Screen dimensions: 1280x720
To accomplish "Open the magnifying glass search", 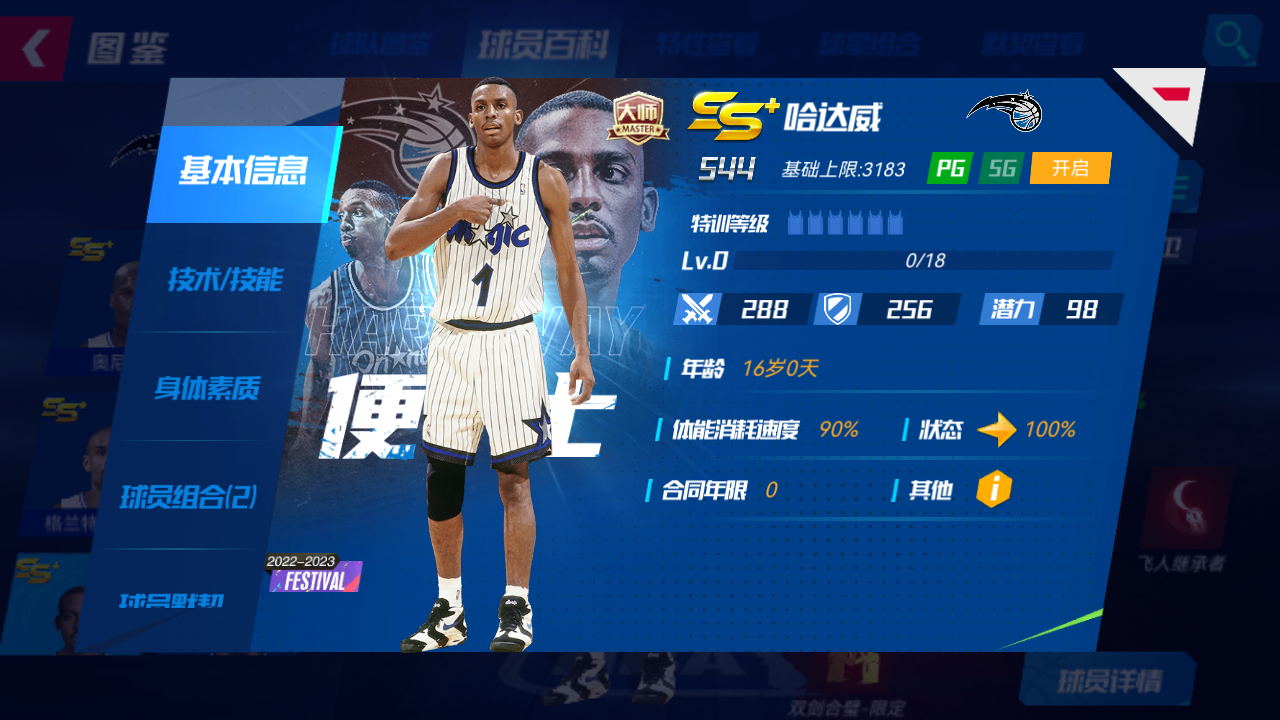I will (1231, 43).
